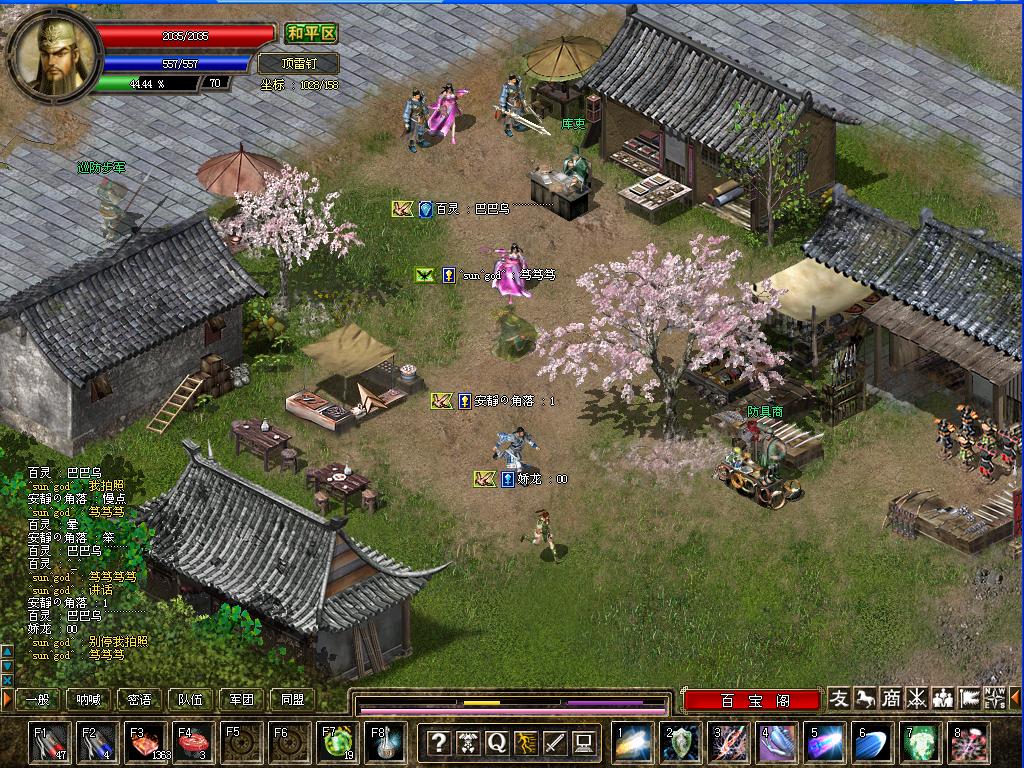
Task: Switch to the 队伍 team channel
Action: coord(190,700)
